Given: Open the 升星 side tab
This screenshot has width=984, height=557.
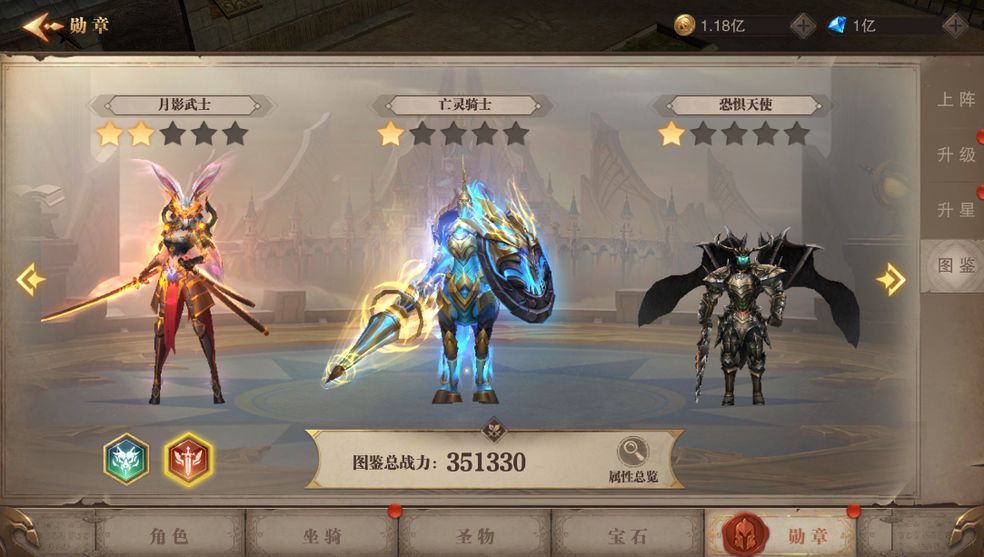Looking at the screenshot, I should click(x=955, y=210).
